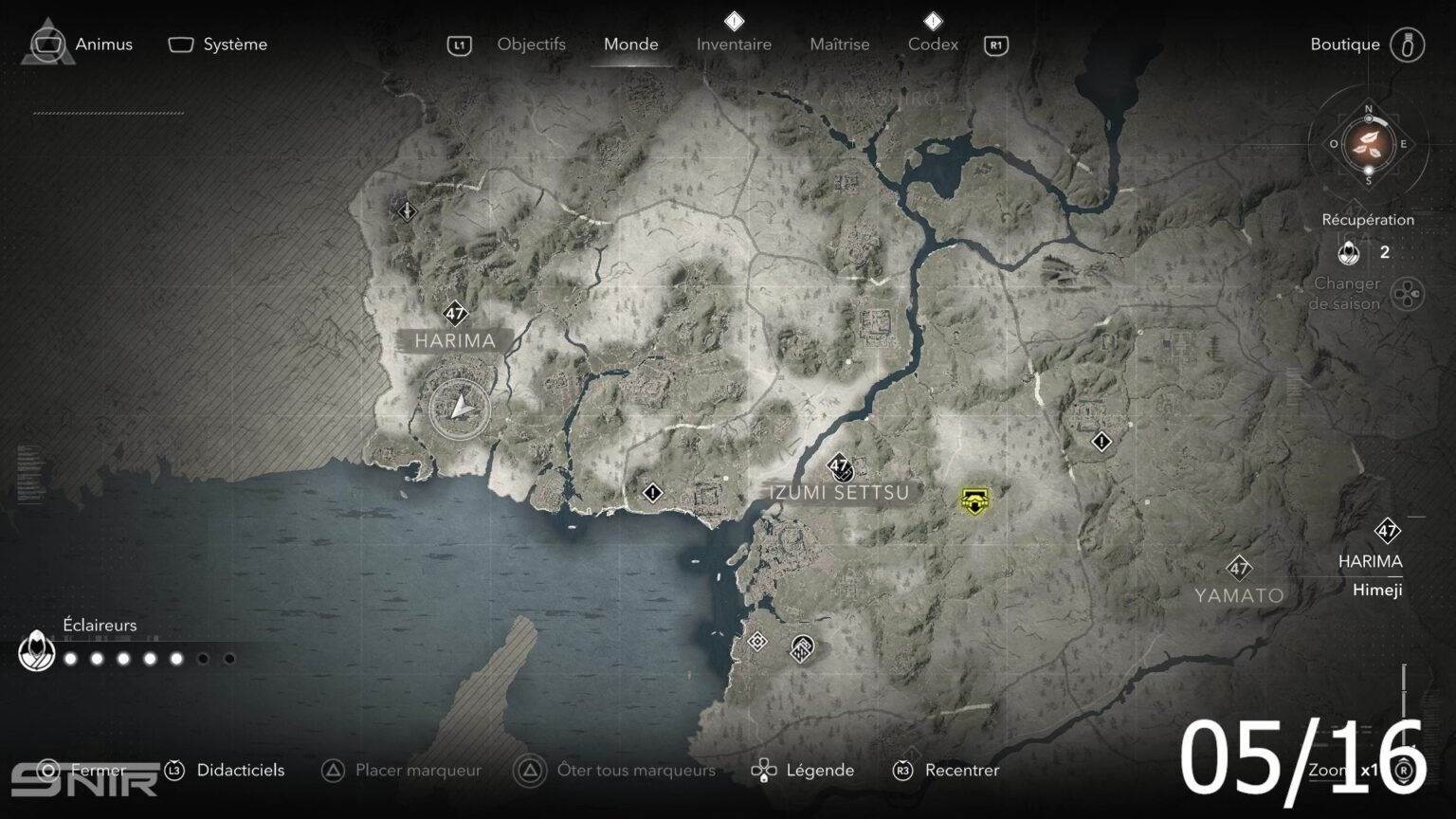
Task: Toggle the first Éclaireurs availability dot
Action: click(x=69, y=657)
